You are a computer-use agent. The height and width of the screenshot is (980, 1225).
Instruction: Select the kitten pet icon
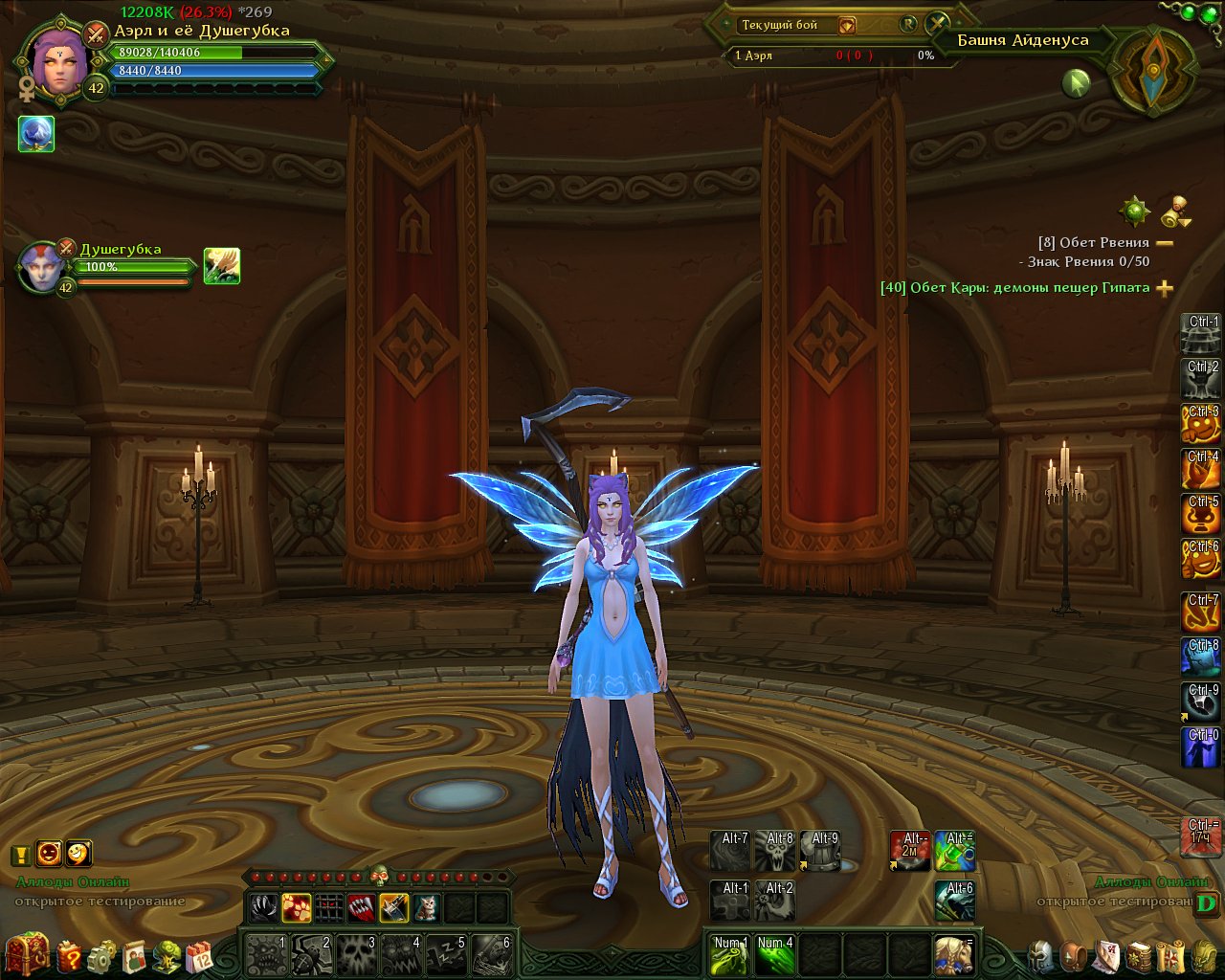[426, 906]
